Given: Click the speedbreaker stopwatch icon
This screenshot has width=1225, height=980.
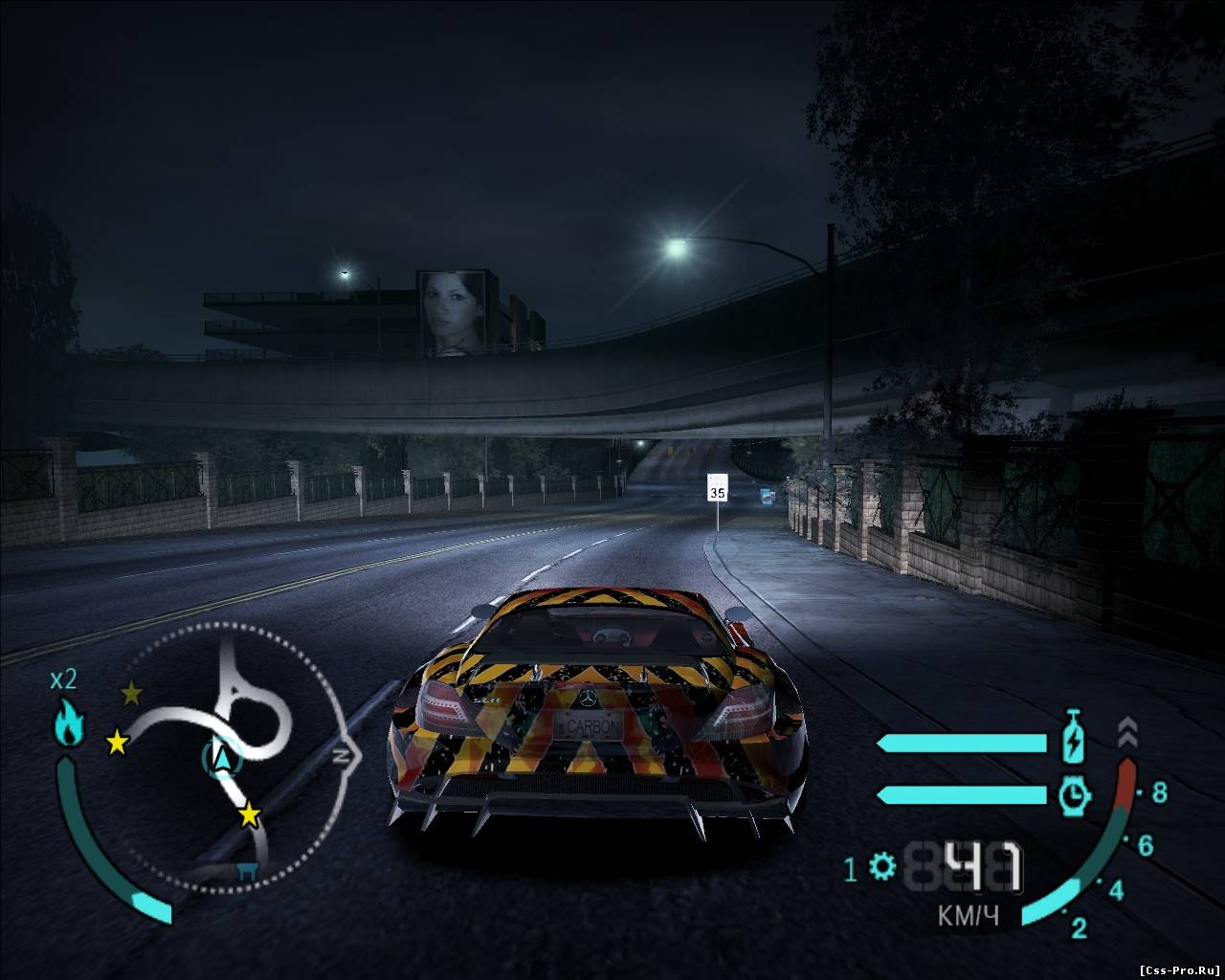Looking at the screenshot, I should (x=1075, y=794).
